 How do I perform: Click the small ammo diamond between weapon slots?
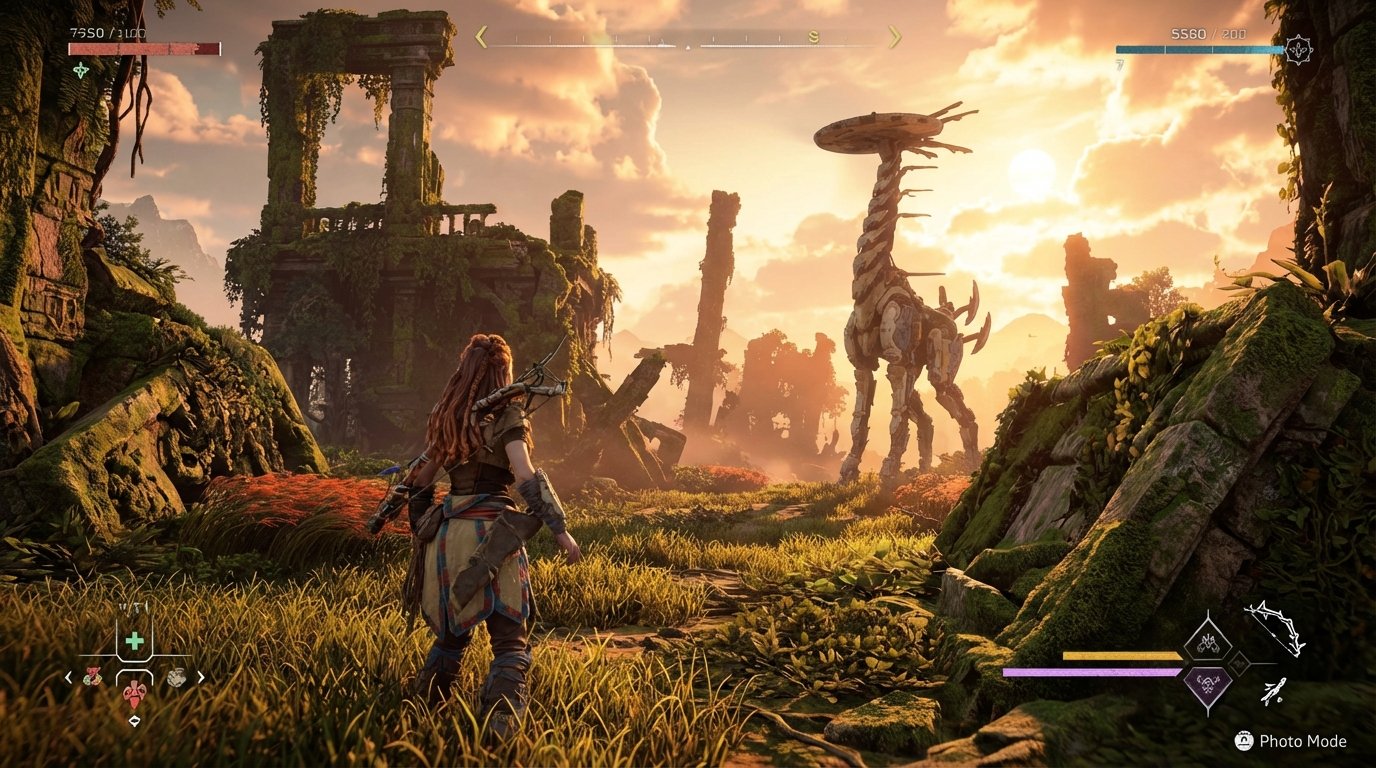pos(1239,662)
